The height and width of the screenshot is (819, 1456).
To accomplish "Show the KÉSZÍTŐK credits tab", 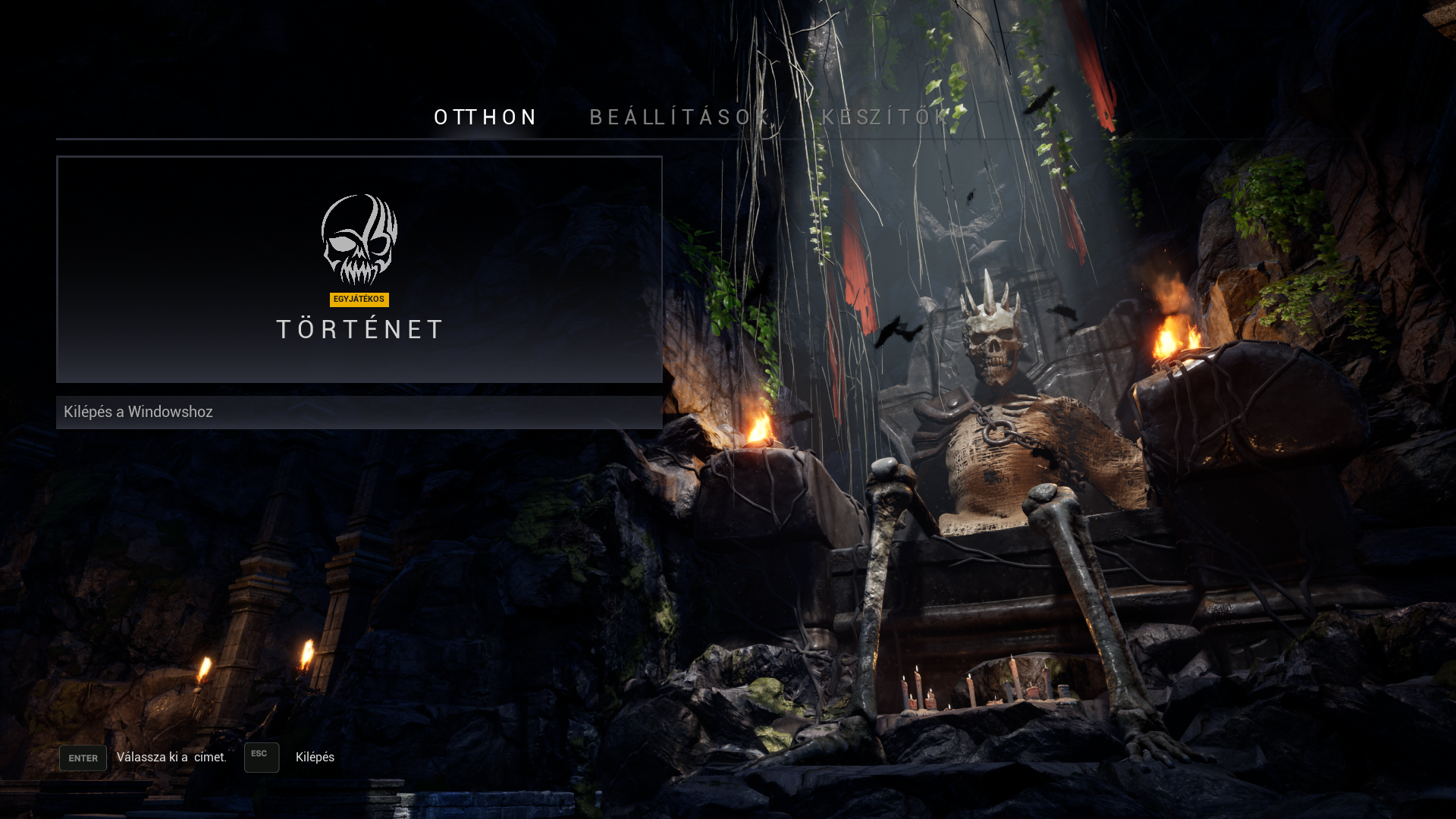I will pyautogui.click(x=885, y=118).
